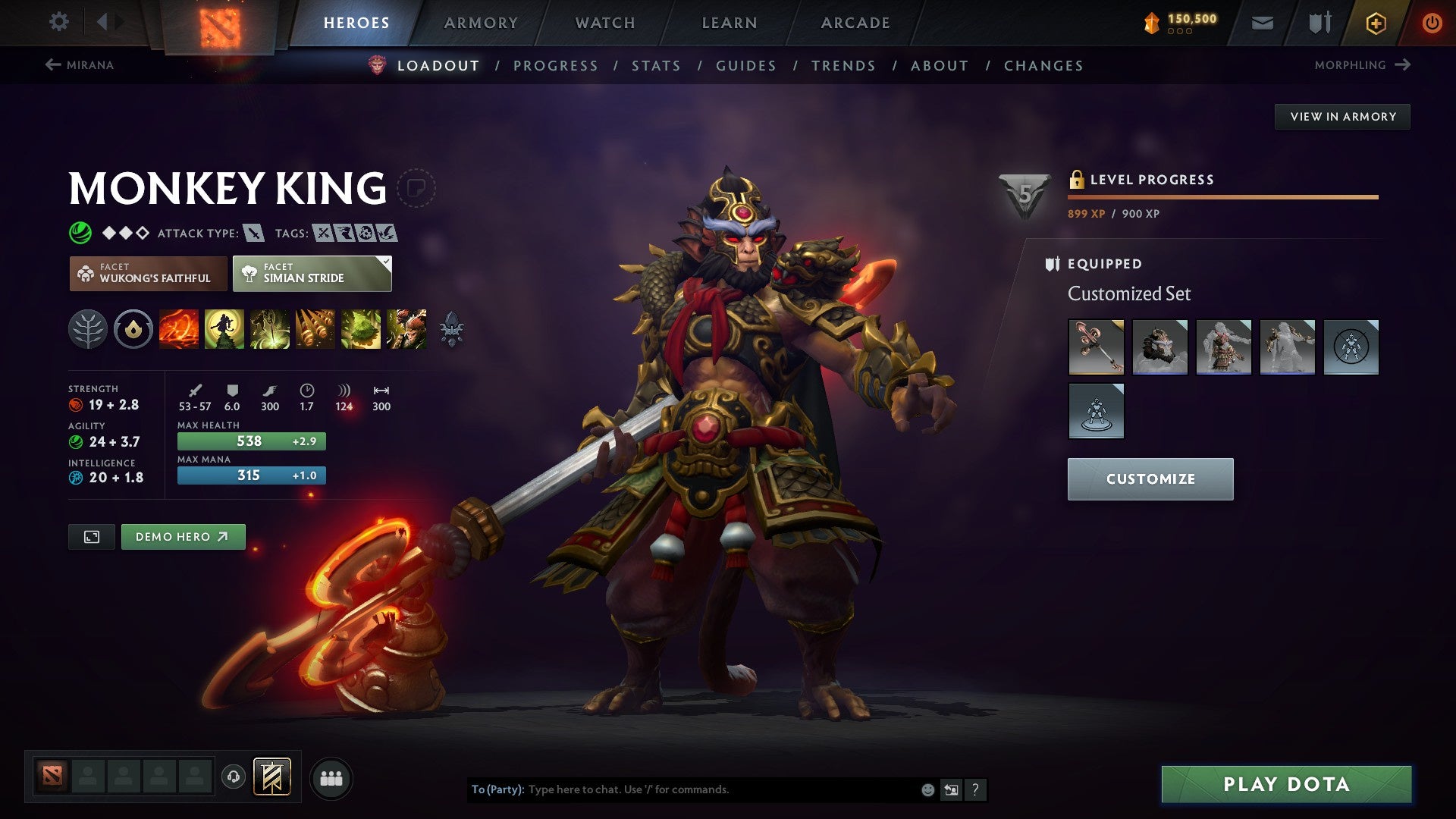Select the Boundless Strike ability icon
Image resolution: width=1456 pixels, height=819 pixels.
pyautogui.click(x=178, y=330)
